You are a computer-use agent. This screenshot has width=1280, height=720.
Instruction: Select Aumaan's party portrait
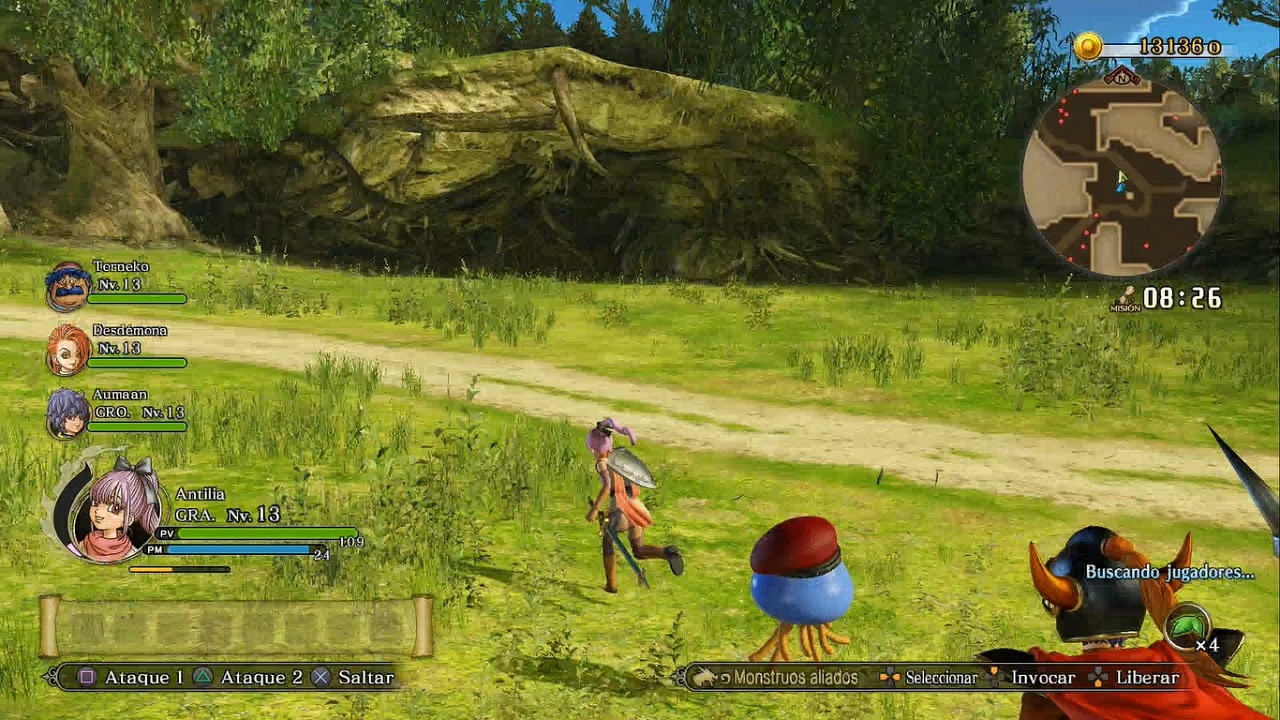pos(67,412)
